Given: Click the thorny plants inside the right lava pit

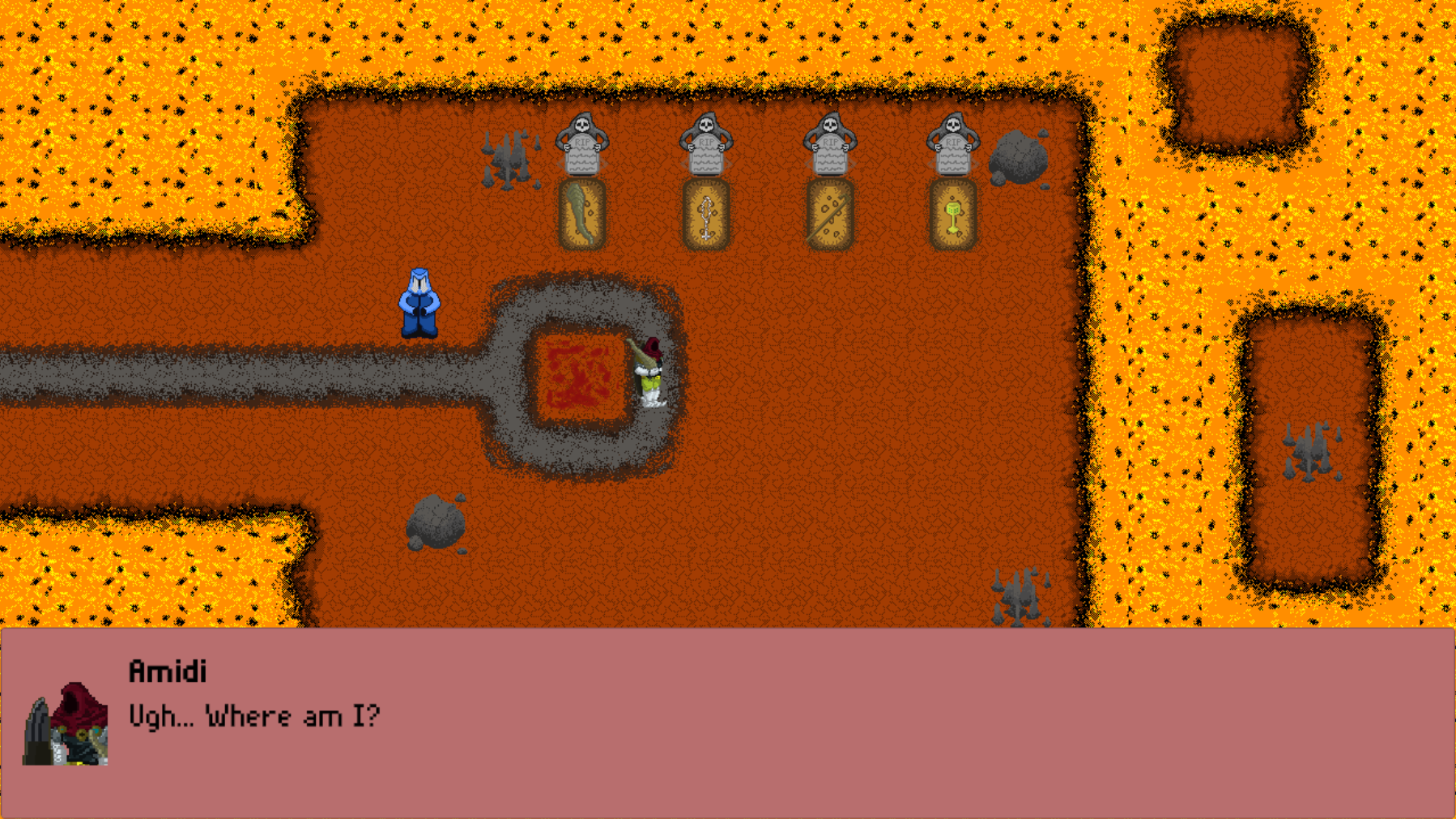Looking at the screenshot, I should click(x=1307, y=454).
